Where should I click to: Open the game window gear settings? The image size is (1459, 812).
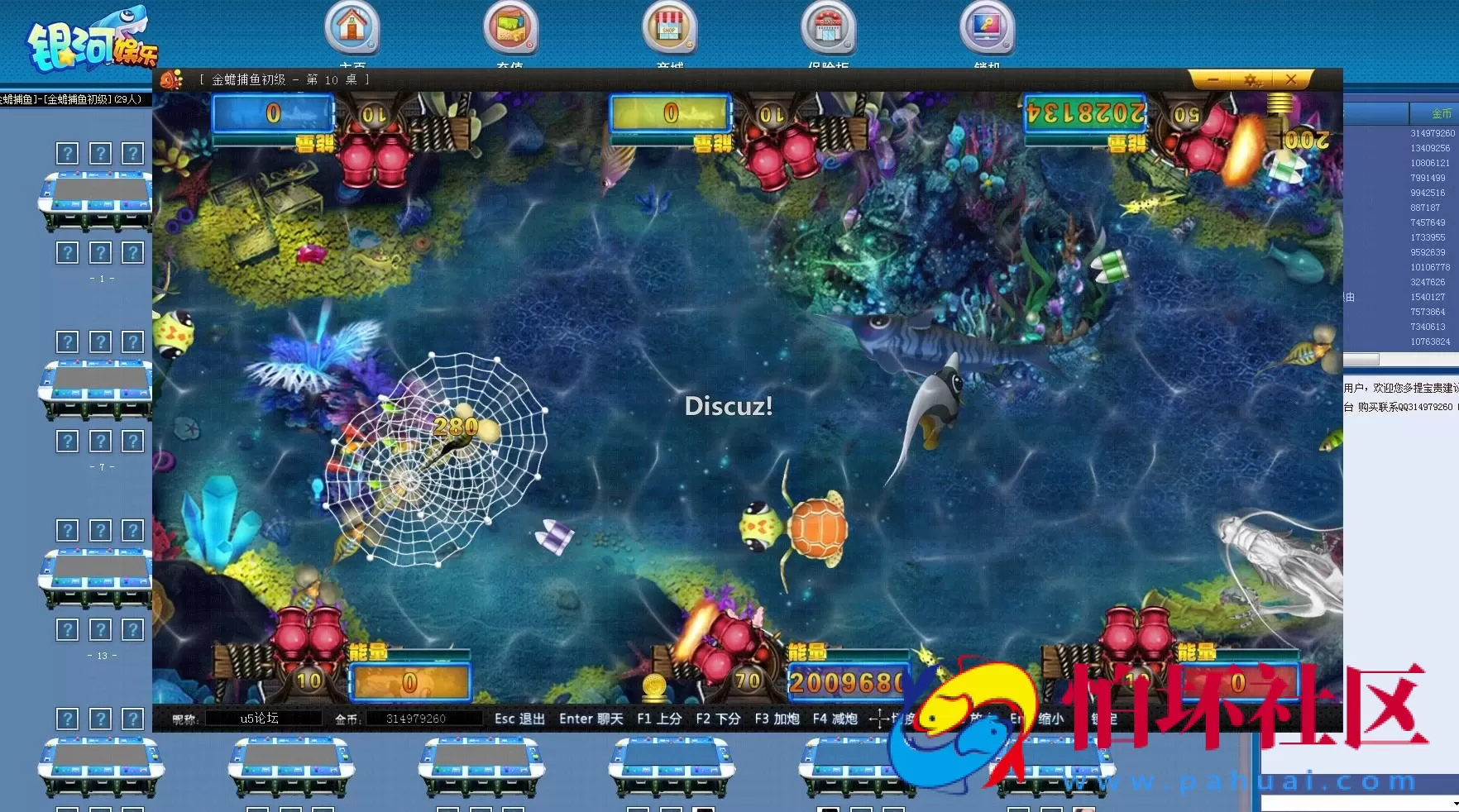coord(1251,79)
